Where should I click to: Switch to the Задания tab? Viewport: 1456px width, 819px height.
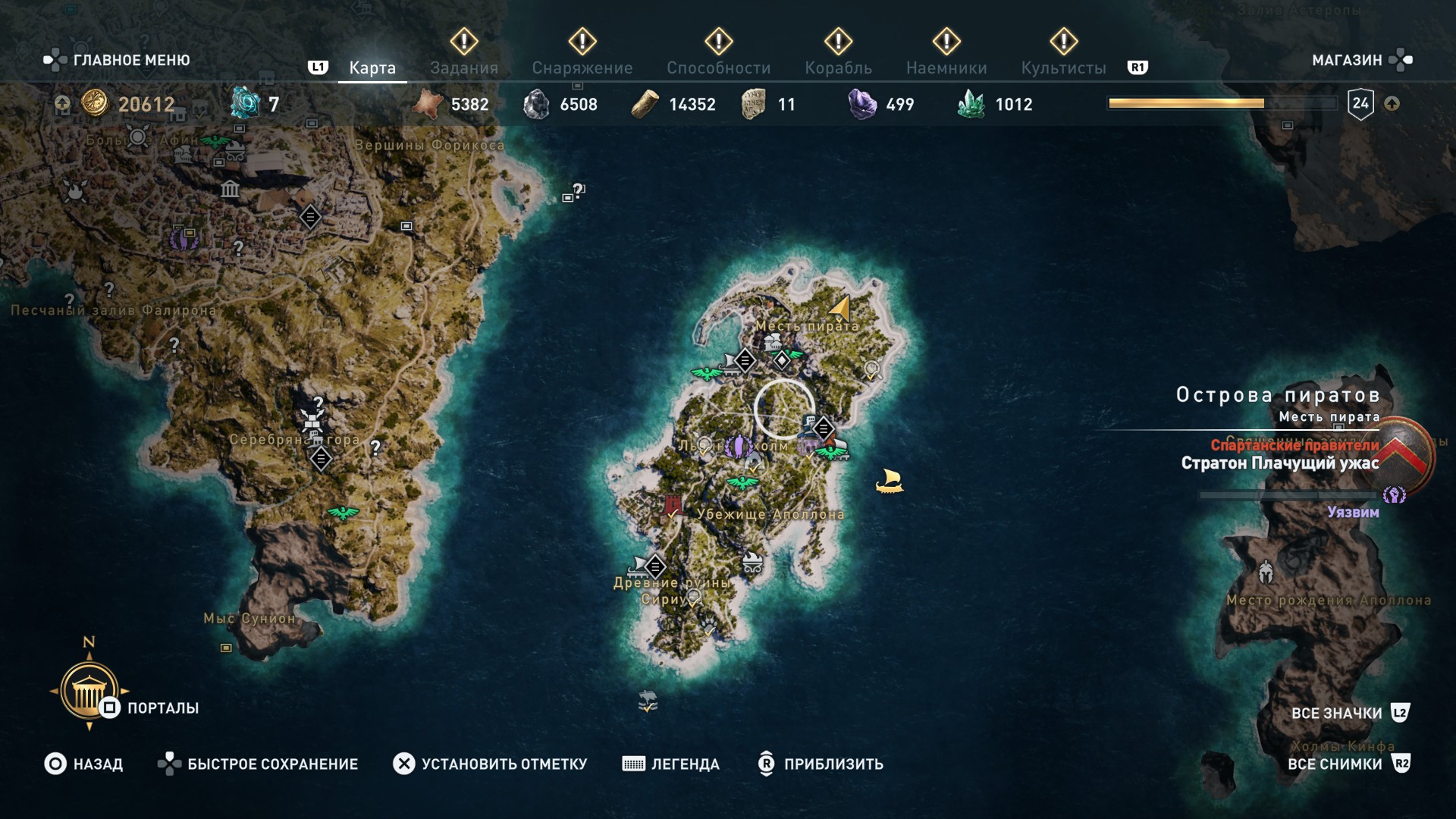coord(463,67)
